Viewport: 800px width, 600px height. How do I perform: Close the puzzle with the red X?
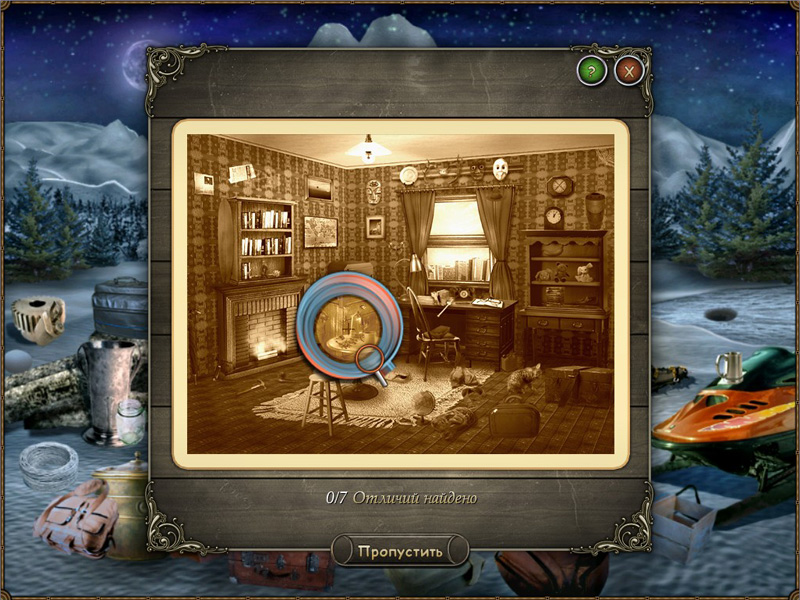(628, 71)
